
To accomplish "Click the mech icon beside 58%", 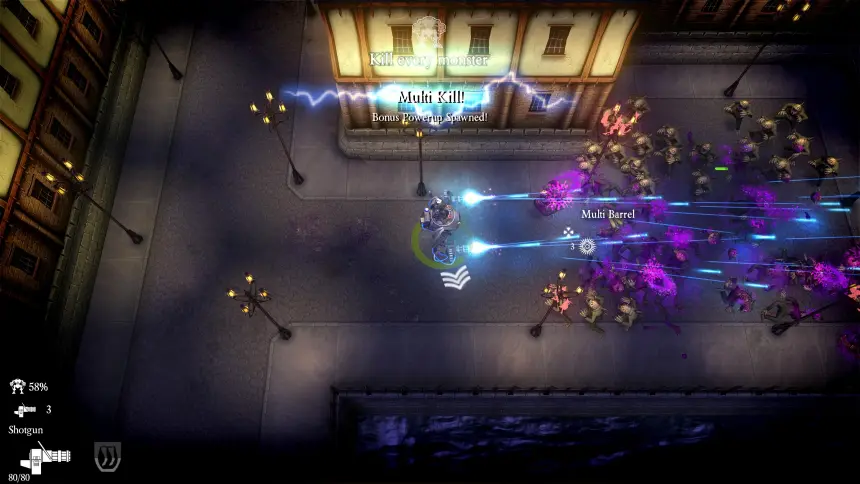I will [18, 387].
